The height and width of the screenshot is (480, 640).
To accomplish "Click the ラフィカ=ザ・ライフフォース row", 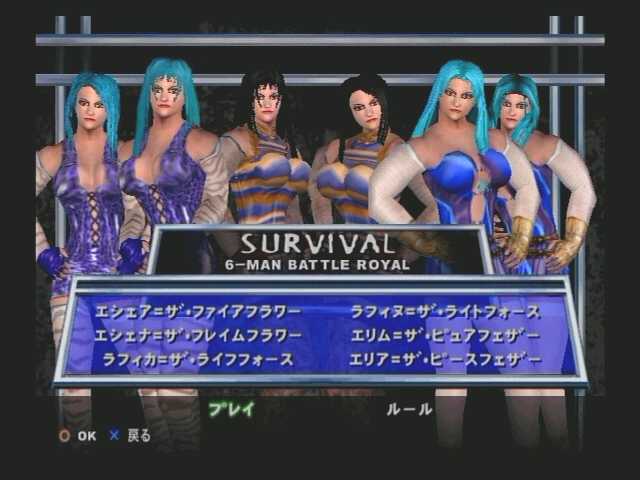I will tap(198, 359).
